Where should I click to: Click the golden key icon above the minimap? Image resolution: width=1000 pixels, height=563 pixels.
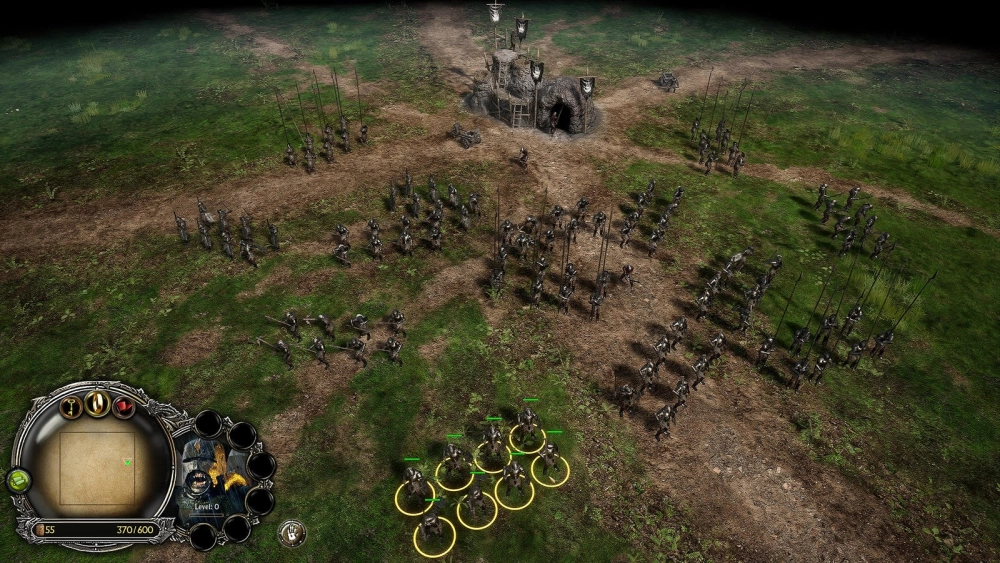[71, 407]
